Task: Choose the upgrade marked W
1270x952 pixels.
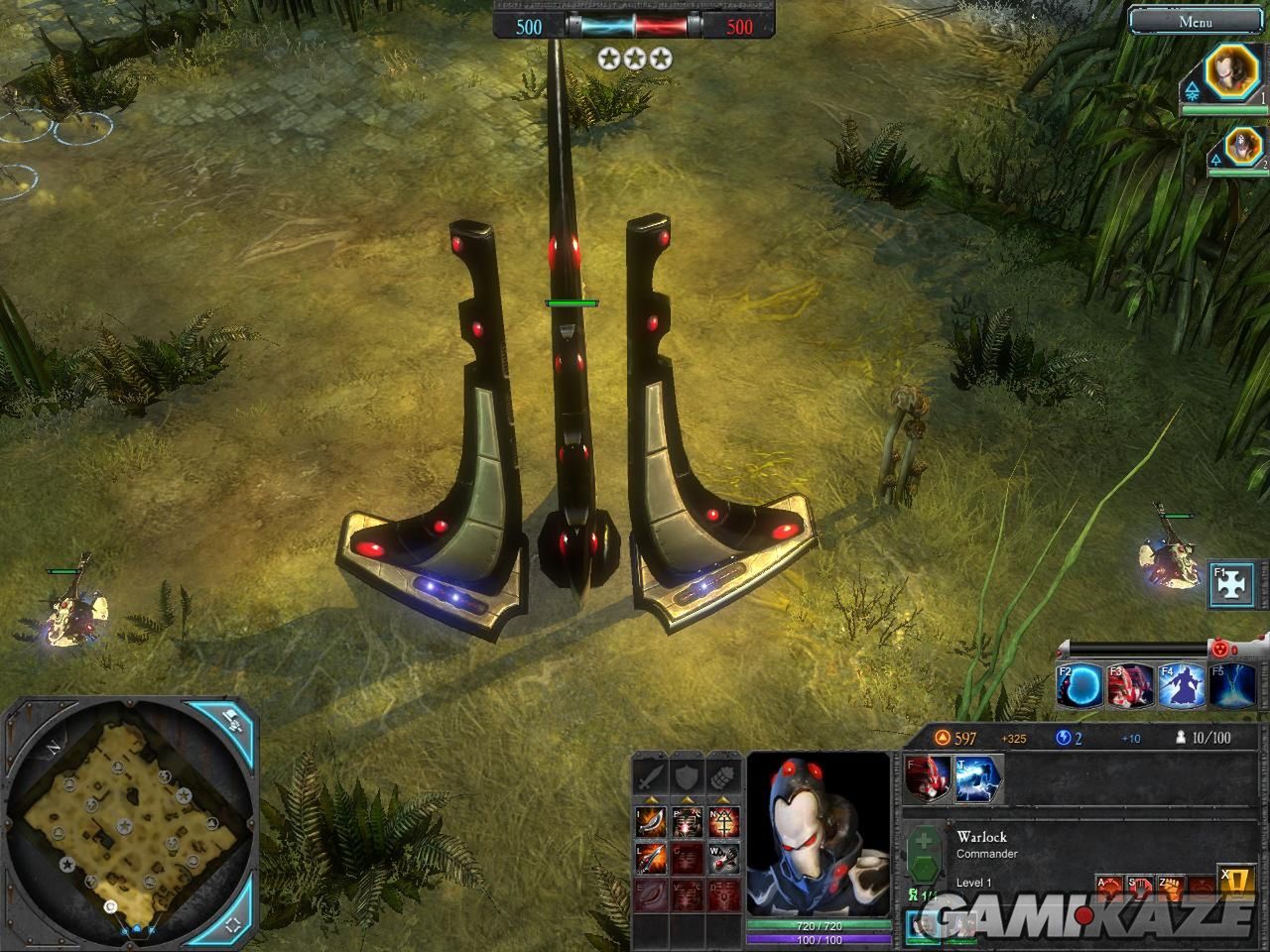Action: (724, 857)
